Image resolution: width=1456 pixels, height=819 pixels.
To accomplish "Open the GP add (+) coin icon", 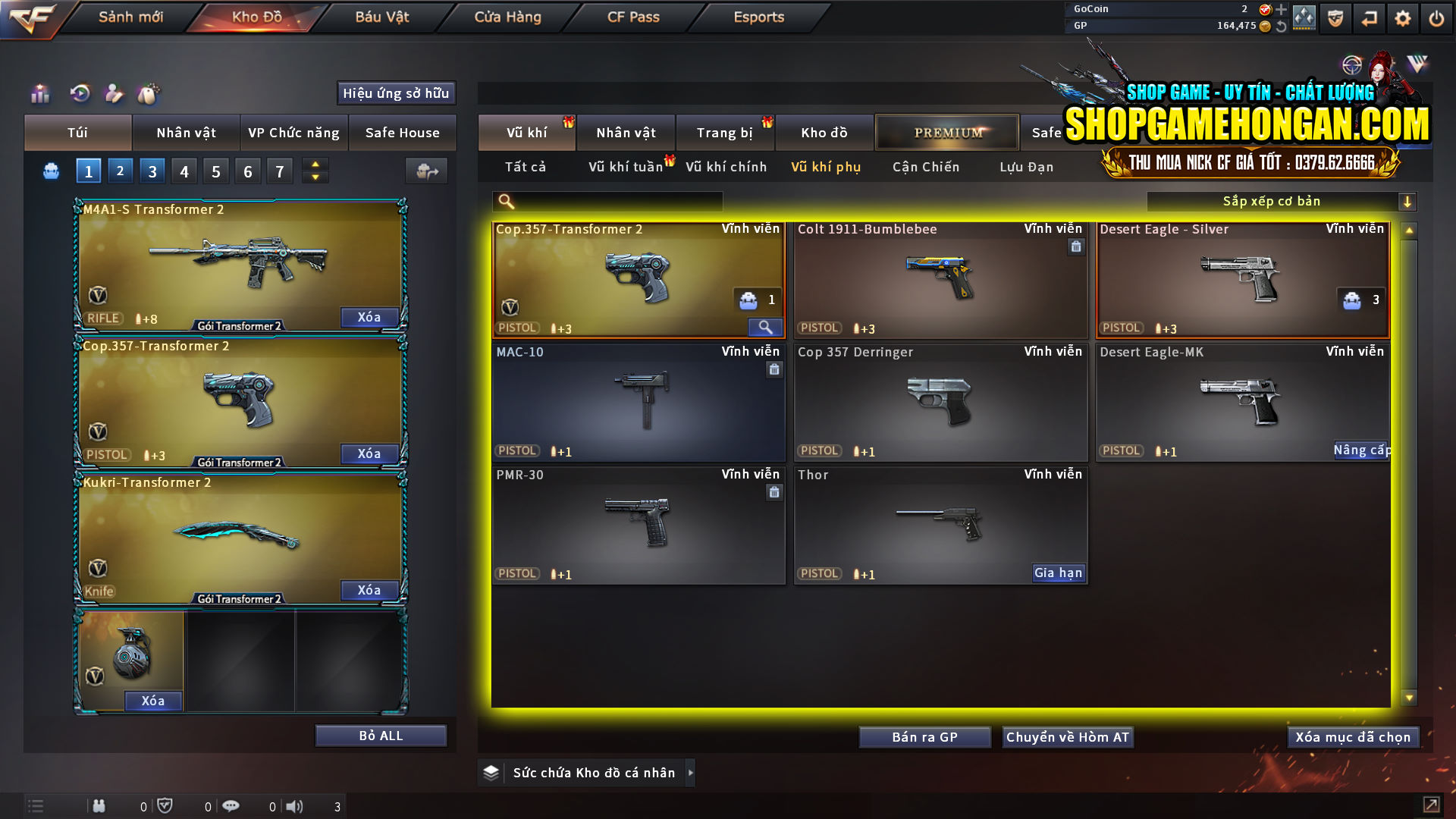I will [1280, 11].
